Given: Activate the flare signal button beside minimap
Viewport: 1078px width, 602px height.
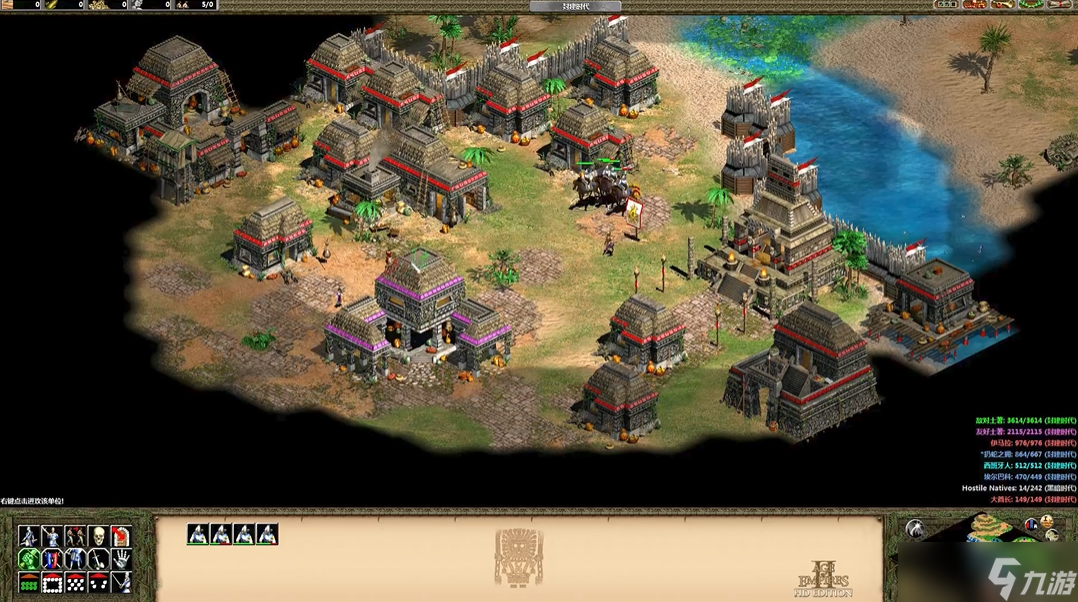Looking at the screenshot, I should (915, 528).
